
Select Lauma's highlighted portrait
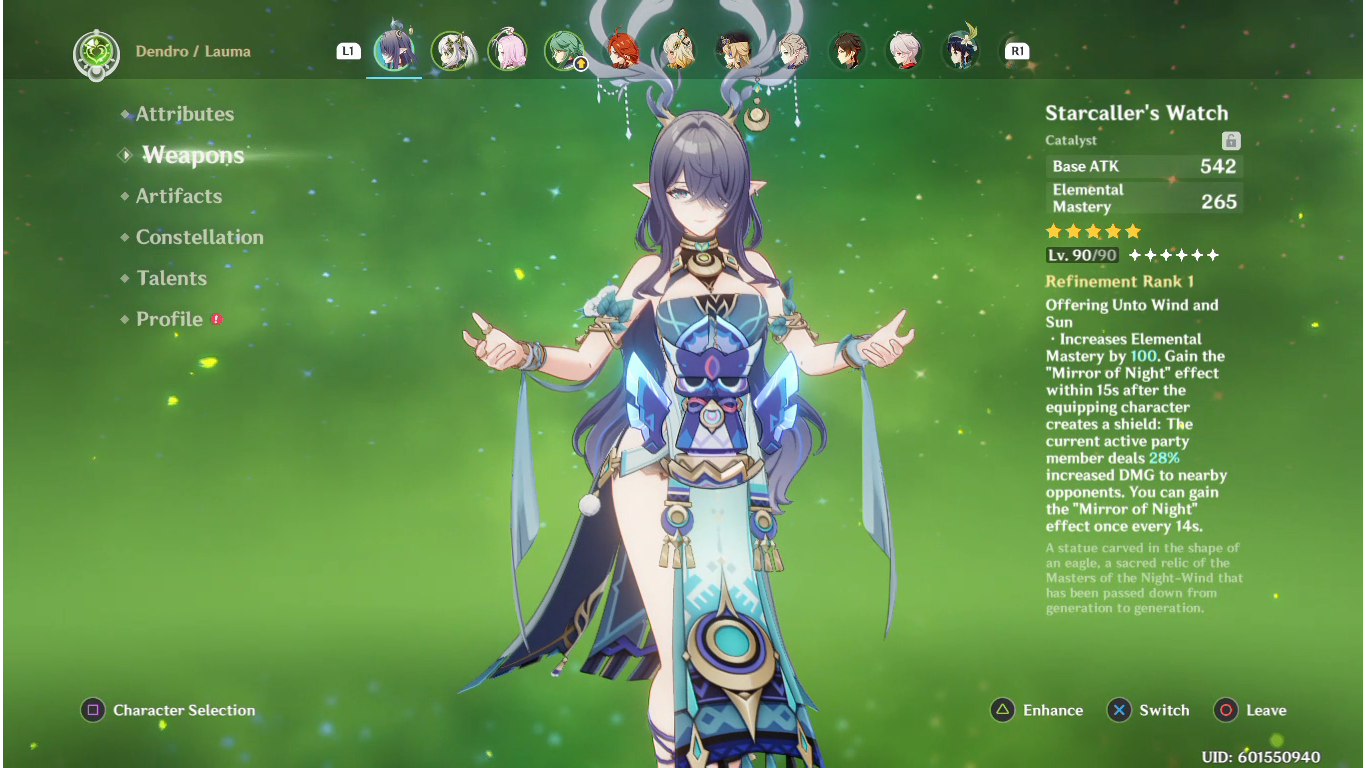click(394, 50)
